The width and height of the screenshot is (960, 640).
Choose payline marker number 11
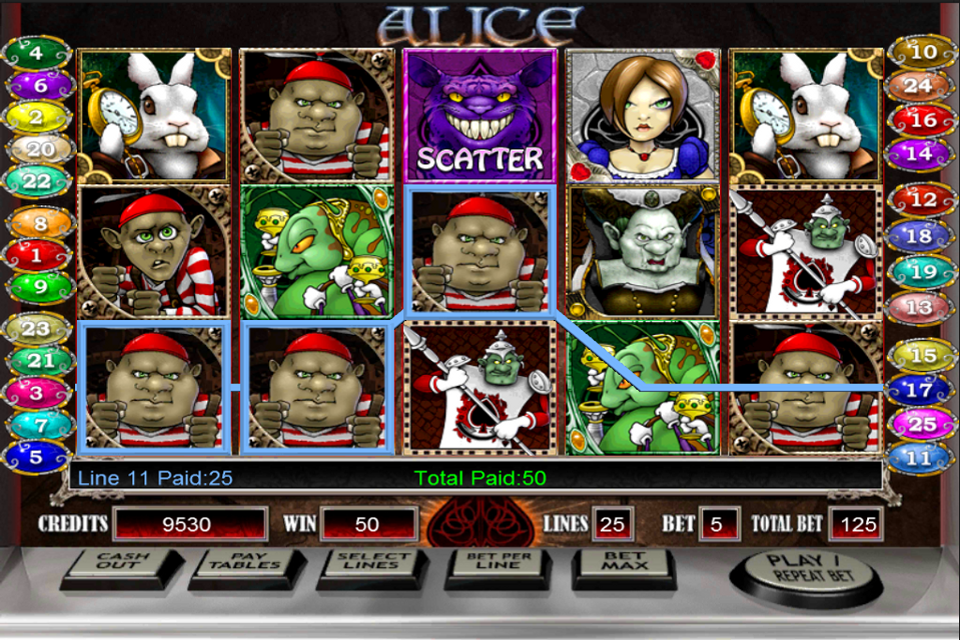point(922,457)
